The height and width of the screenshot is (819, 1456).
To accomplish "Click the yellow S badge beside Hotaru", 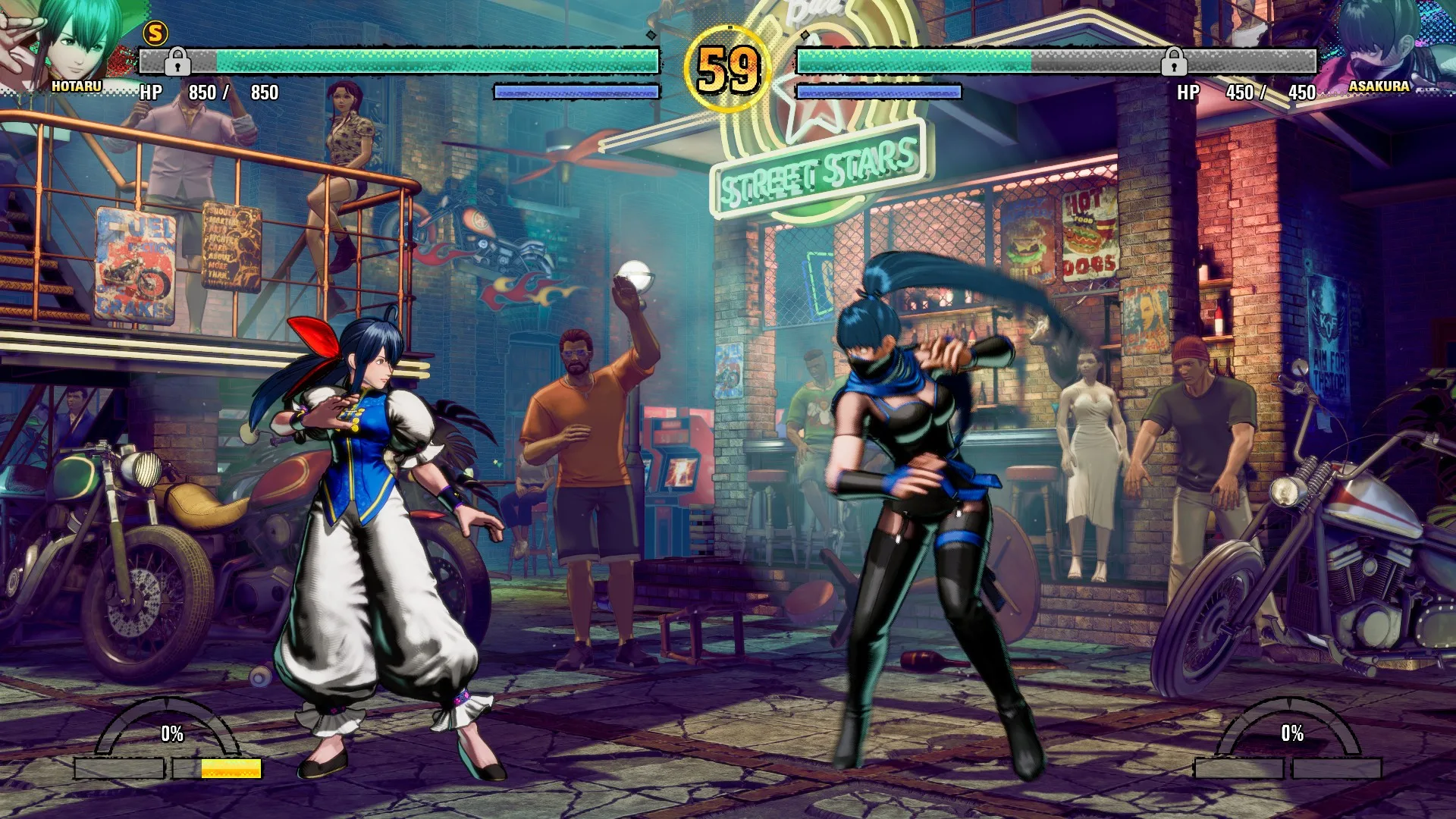I will click(x=155, y=33).
